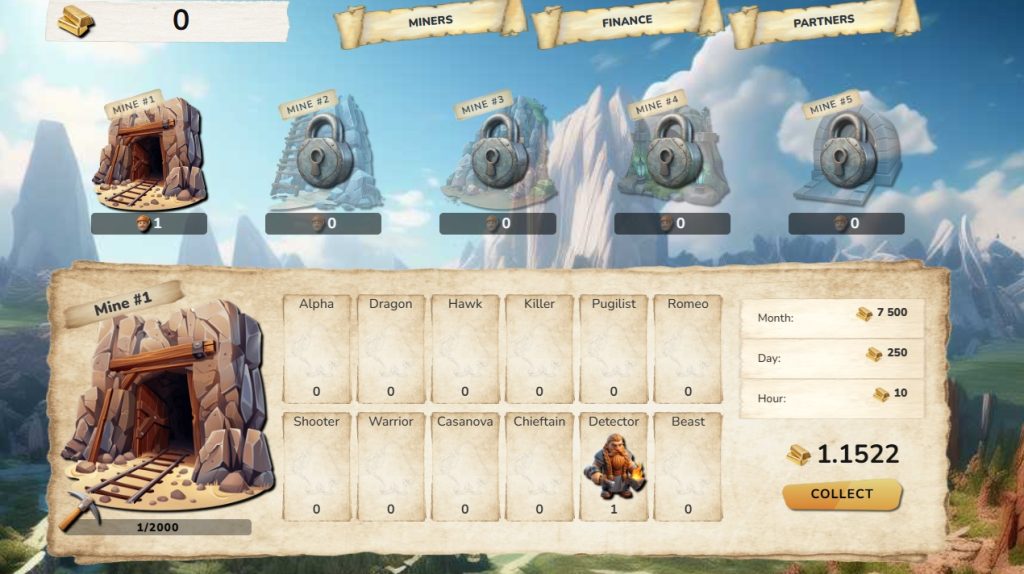This screenshot has height=574, width=1024.
Task: Select the Beast miner card
Action: click(x=688, y=466)
